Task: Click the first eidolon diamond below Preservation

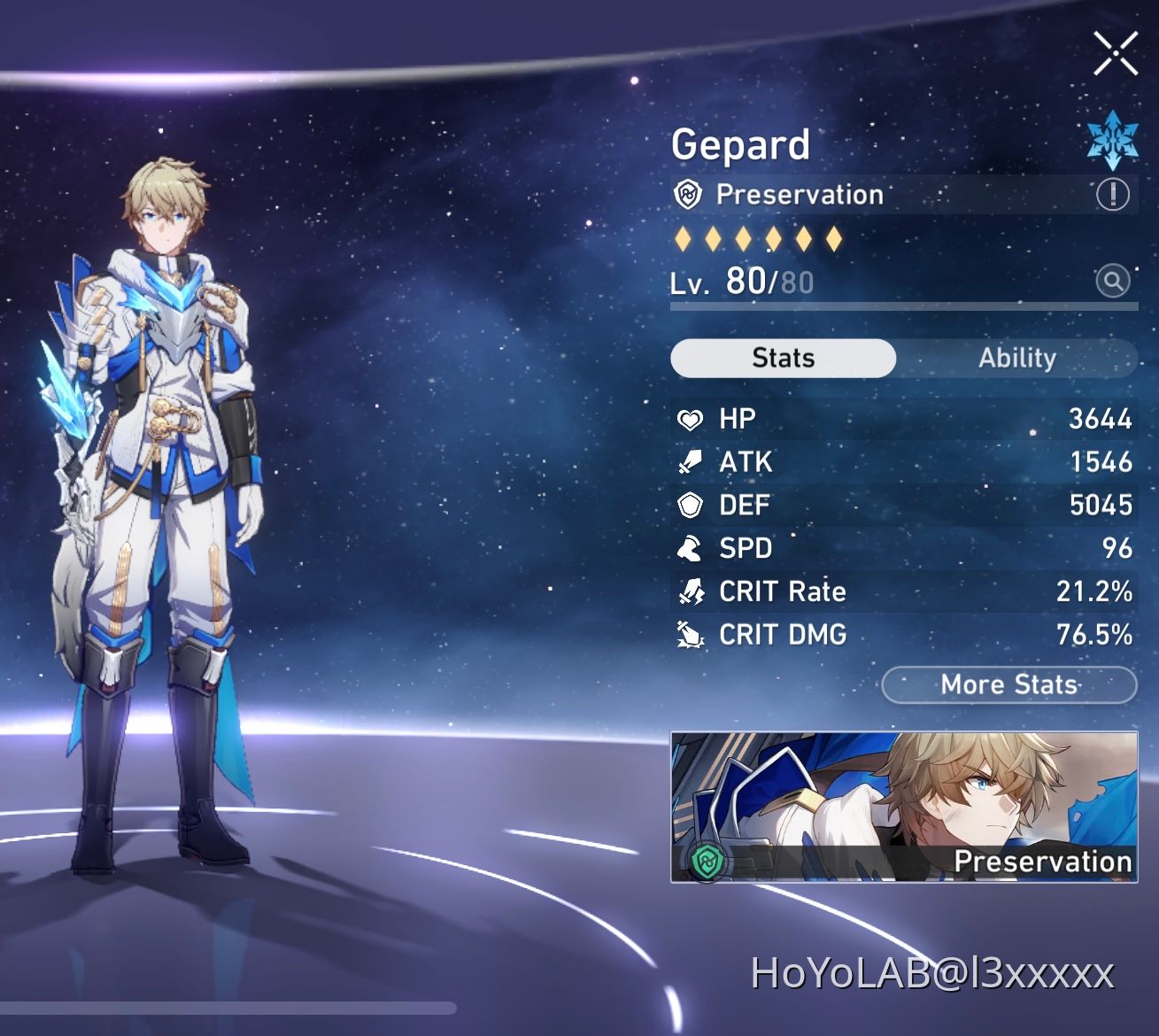Action: [684, 239]
